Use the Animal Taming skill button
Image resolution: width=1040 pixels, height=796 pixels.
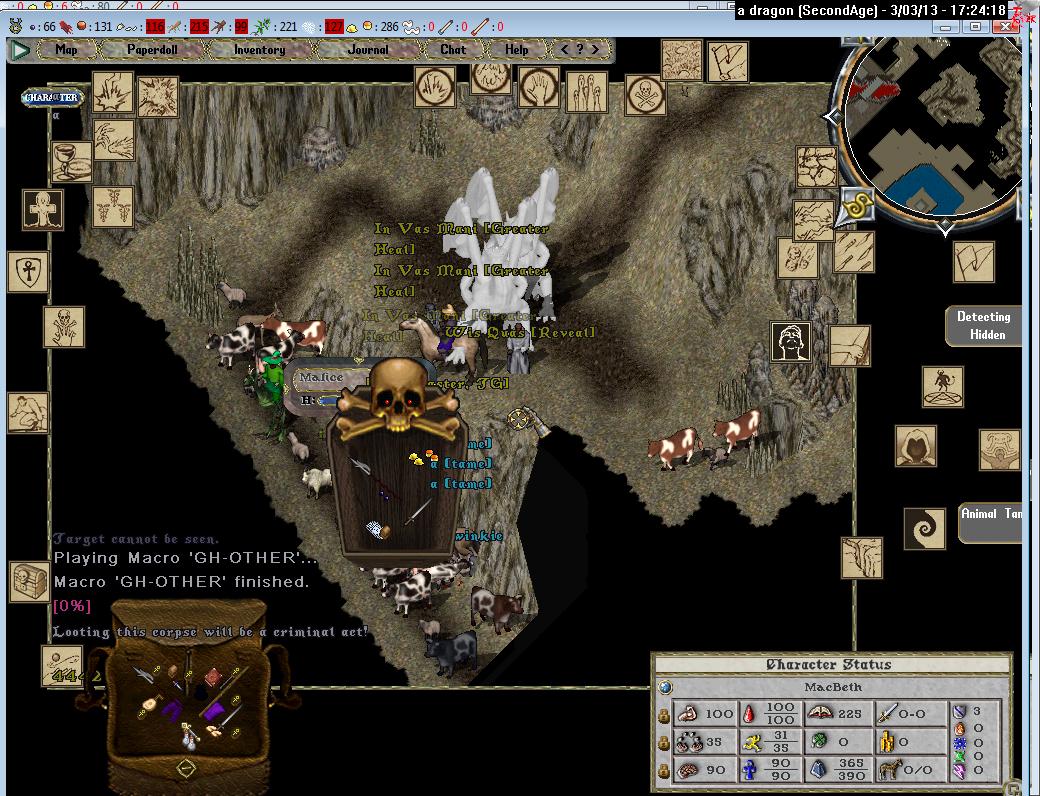(990, 522)
